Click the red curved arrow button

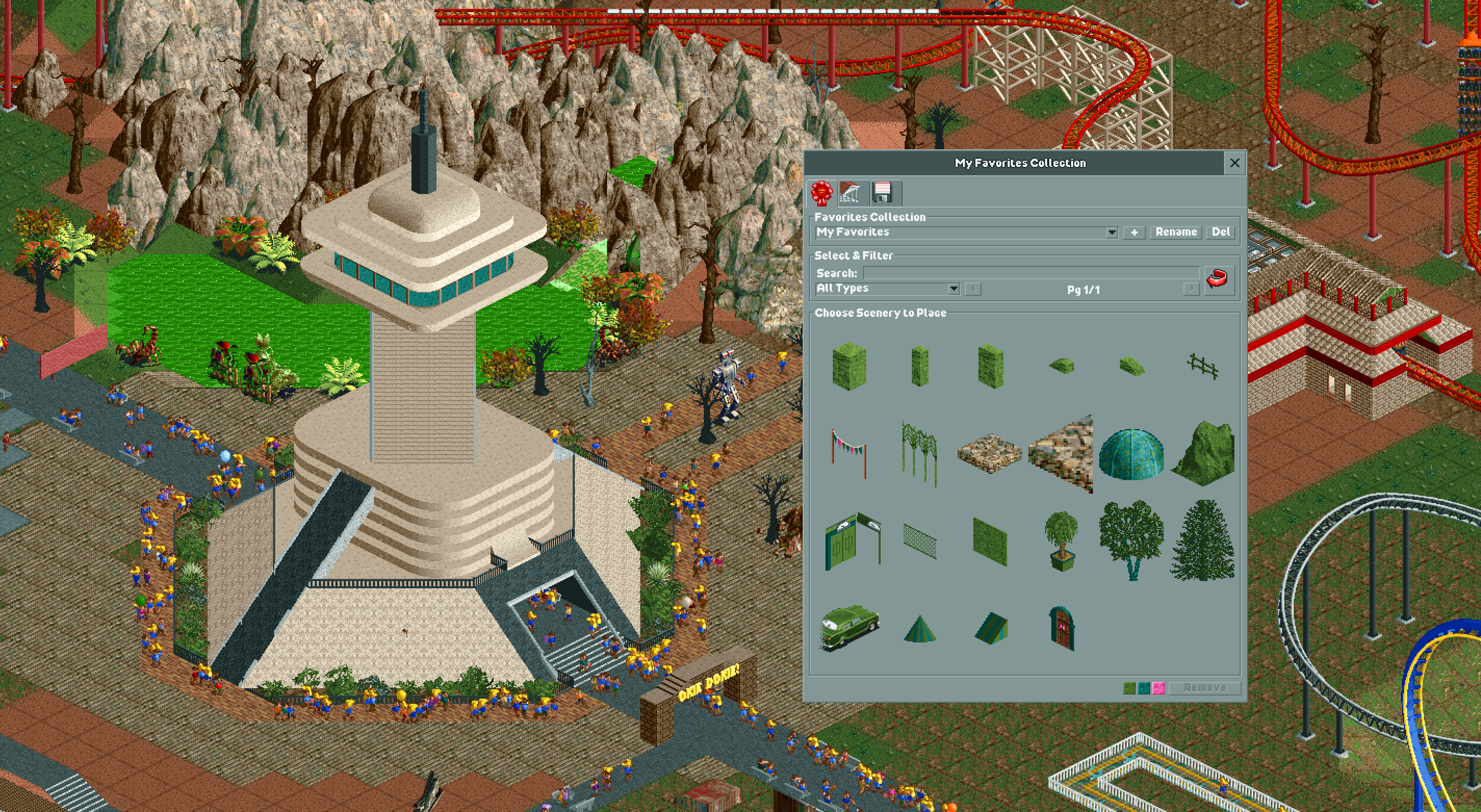1217,280
